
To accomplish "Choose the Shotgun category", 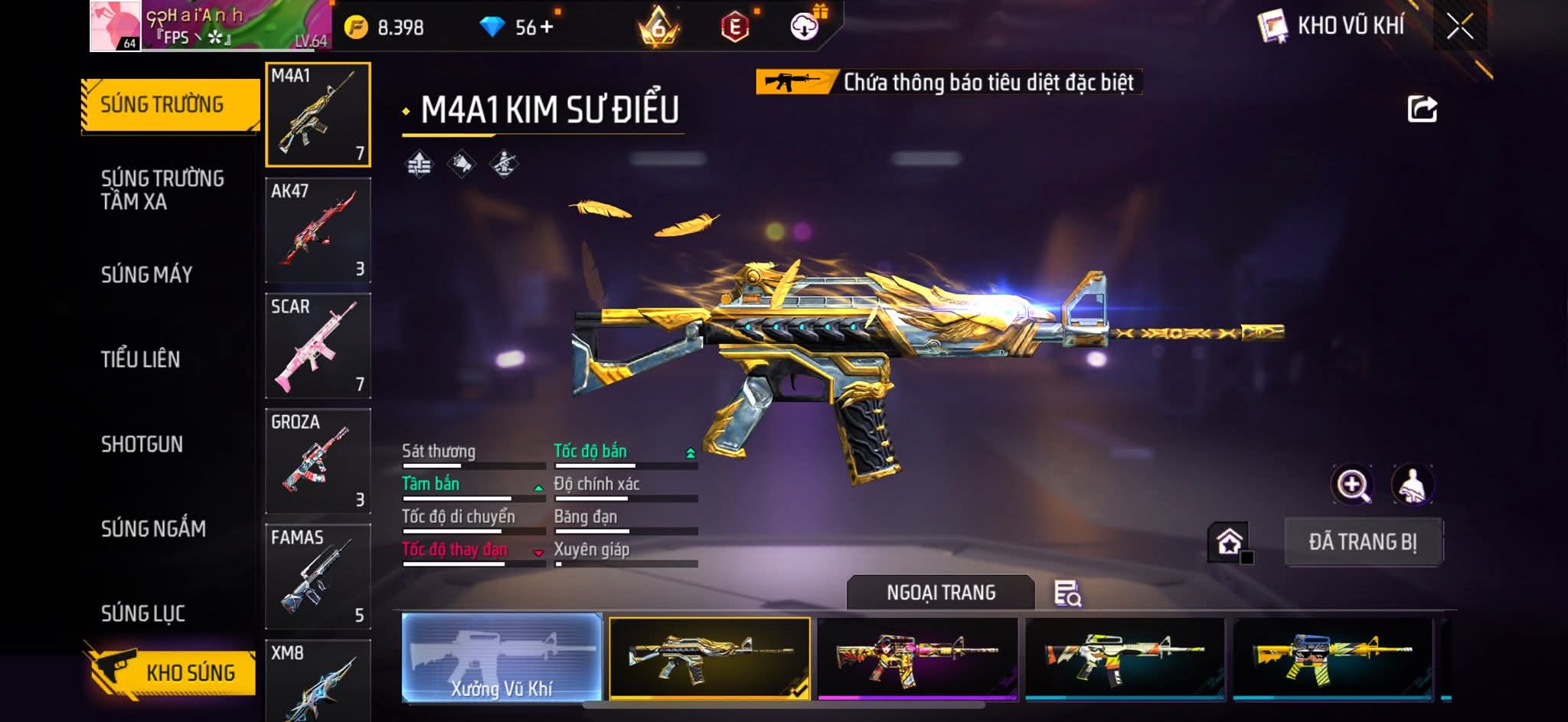I will tap(142, 444).
